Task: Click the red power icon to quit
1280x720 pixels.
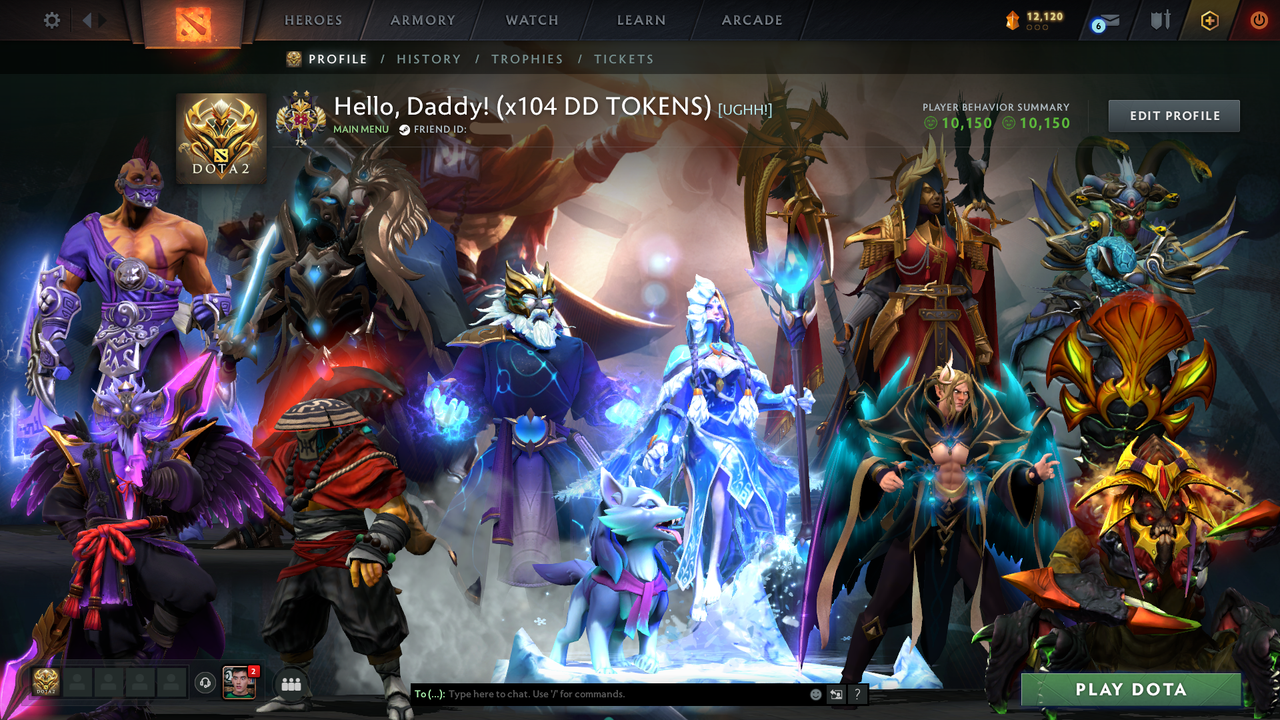Action: [x=1258, y=19]
